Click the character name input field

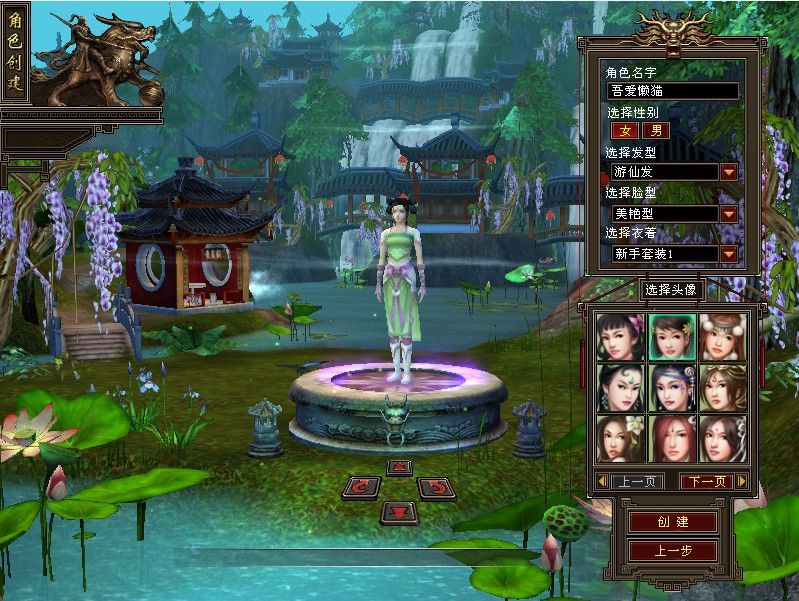(x=672, y=91)
